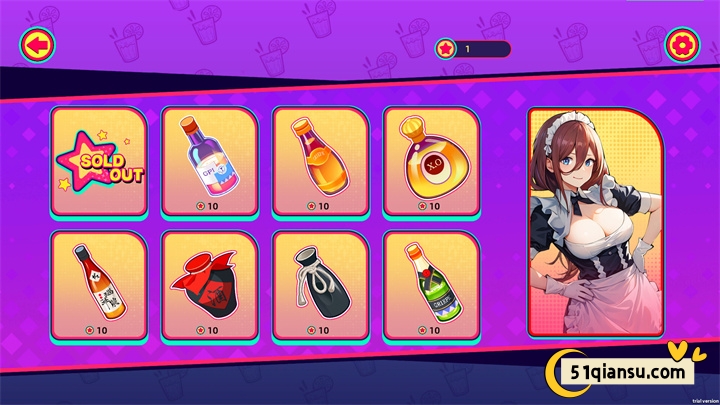Open settings via the gear button
This screenshot has width=720, height=405.
coord(682,45)
